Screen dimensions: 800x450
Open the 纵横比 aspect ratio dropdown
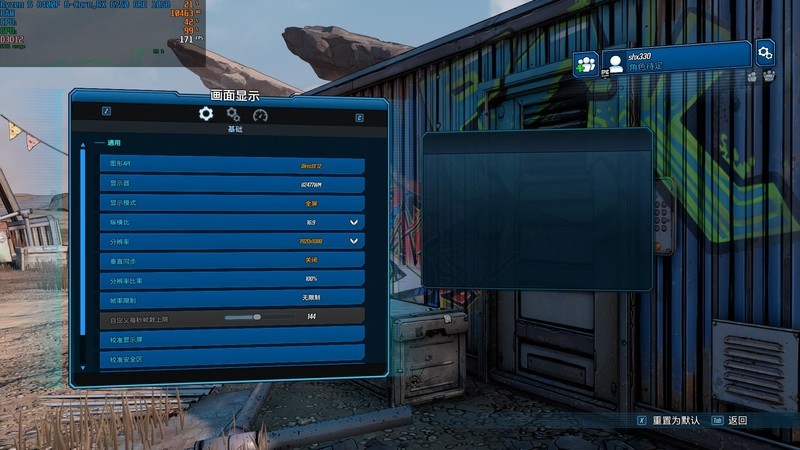click(x=353, y=222)
